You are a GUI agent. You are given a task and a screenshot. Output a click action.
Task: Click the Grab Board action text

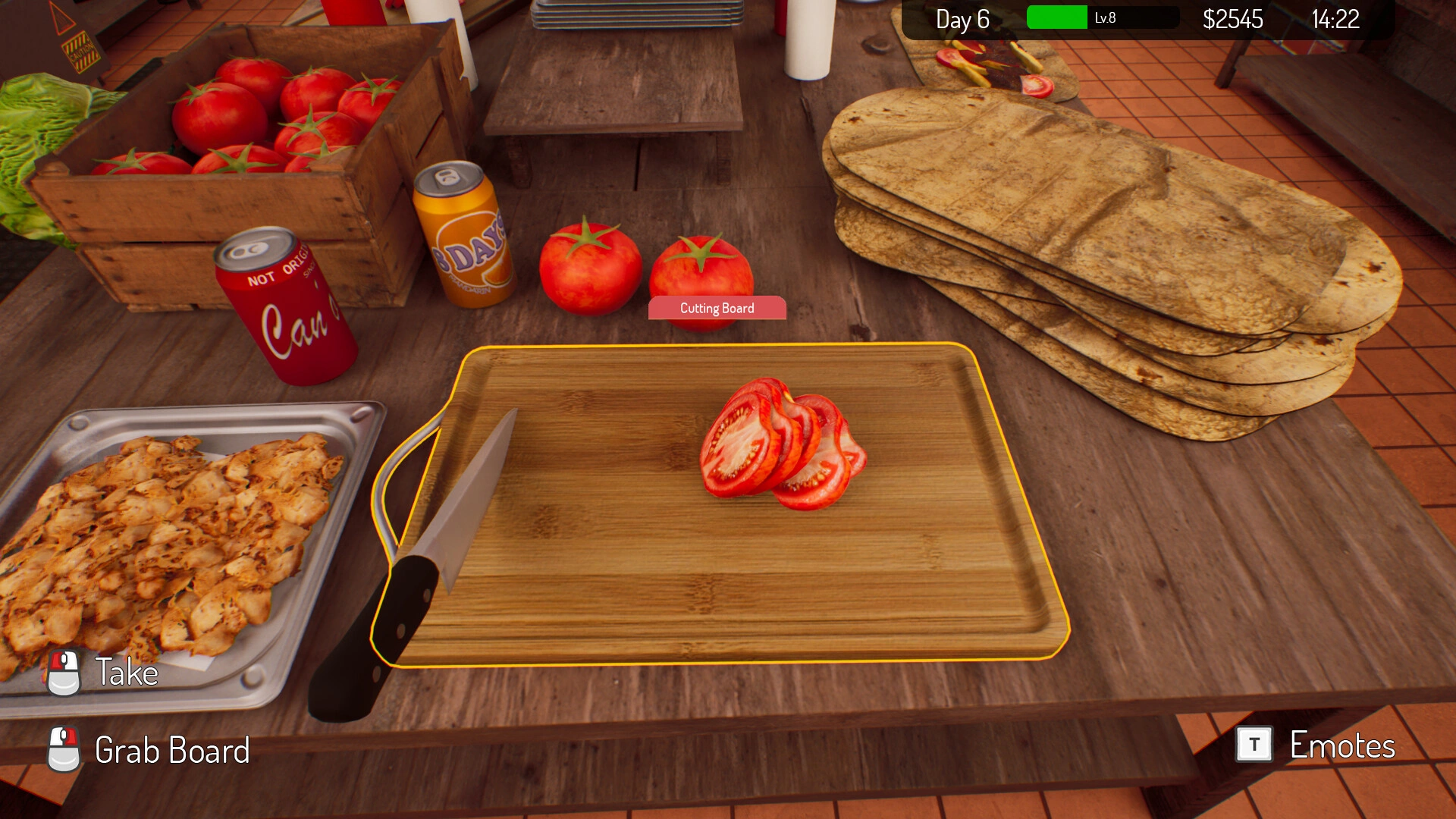click(171, 751)
